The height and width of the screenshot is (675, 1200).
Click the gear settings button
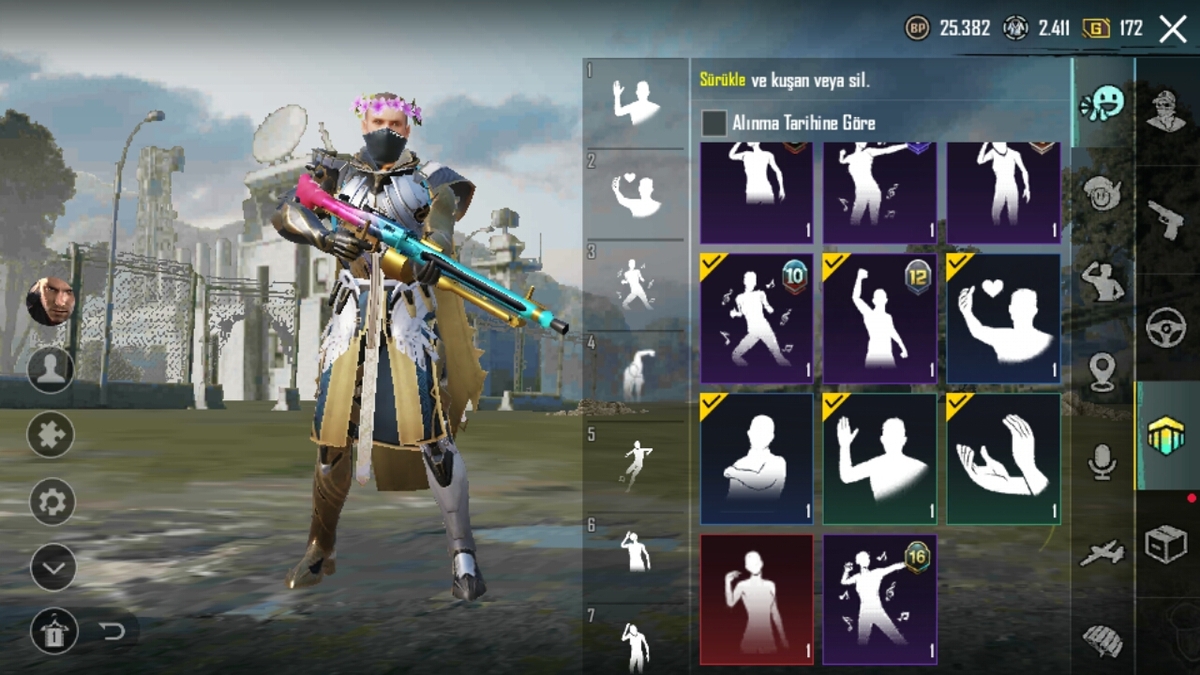[x=52, y=501]
